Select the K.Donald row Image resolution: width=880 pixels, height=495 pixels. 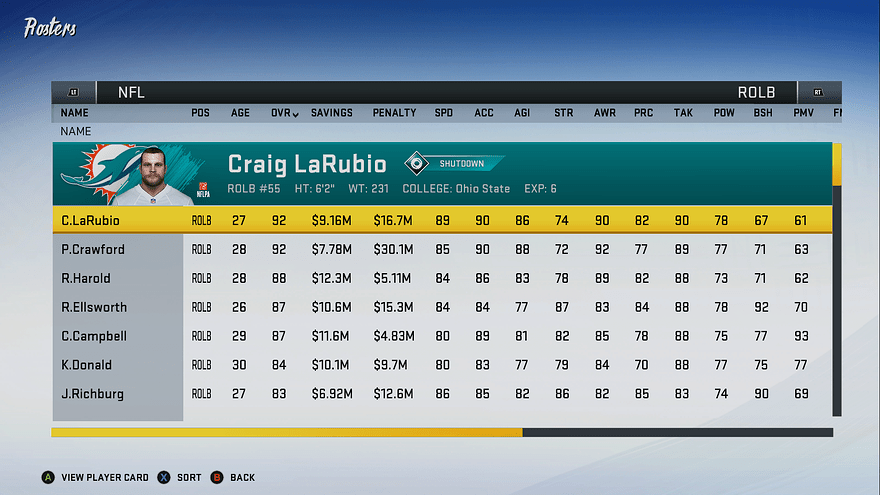click(x=440, y=365)
